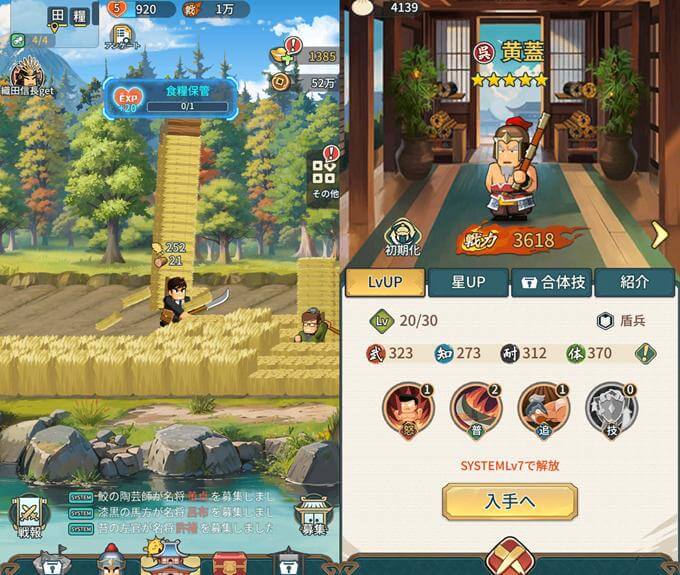Image resolution: width=680 pixels, height=575 pixels.
Task: Open the アンケート survey icon
Action: 122,38
